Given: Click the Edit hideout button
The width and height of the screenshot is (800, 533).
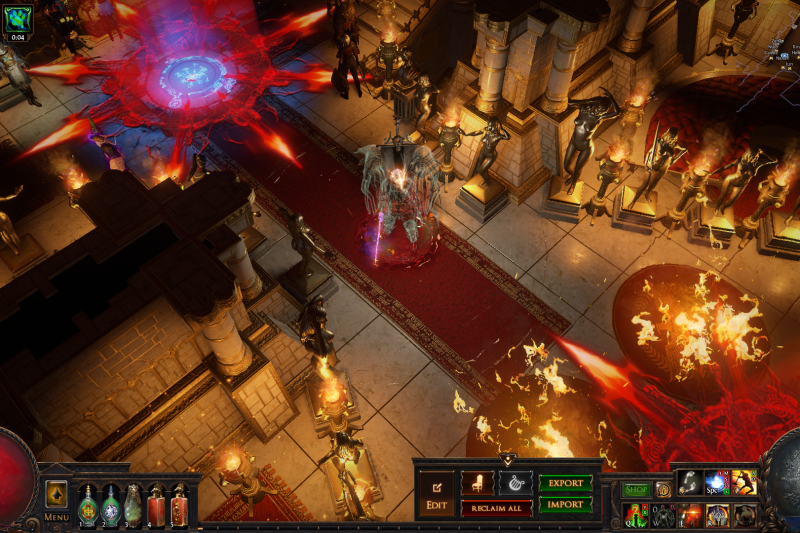Looking at the screenshot, I should [436, 493].
